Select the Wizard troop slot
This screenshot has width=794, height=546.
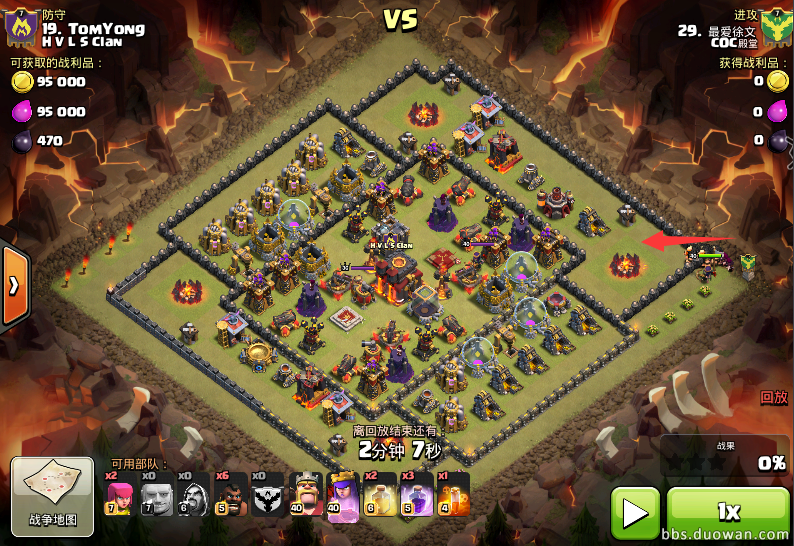(193, 494)
